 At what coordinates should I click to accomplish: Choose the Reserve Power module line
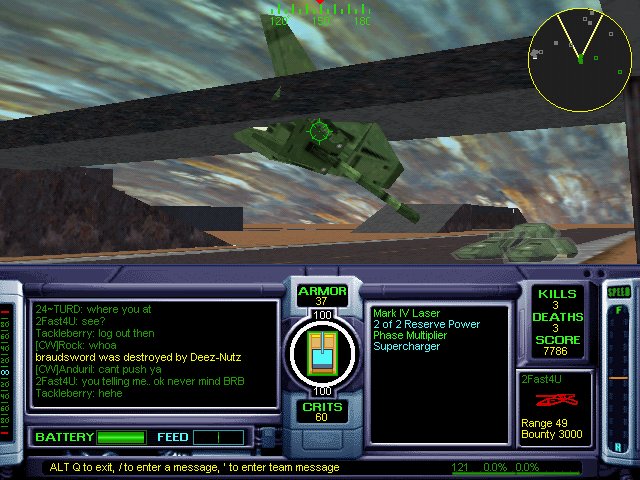(x=426, y=324)
